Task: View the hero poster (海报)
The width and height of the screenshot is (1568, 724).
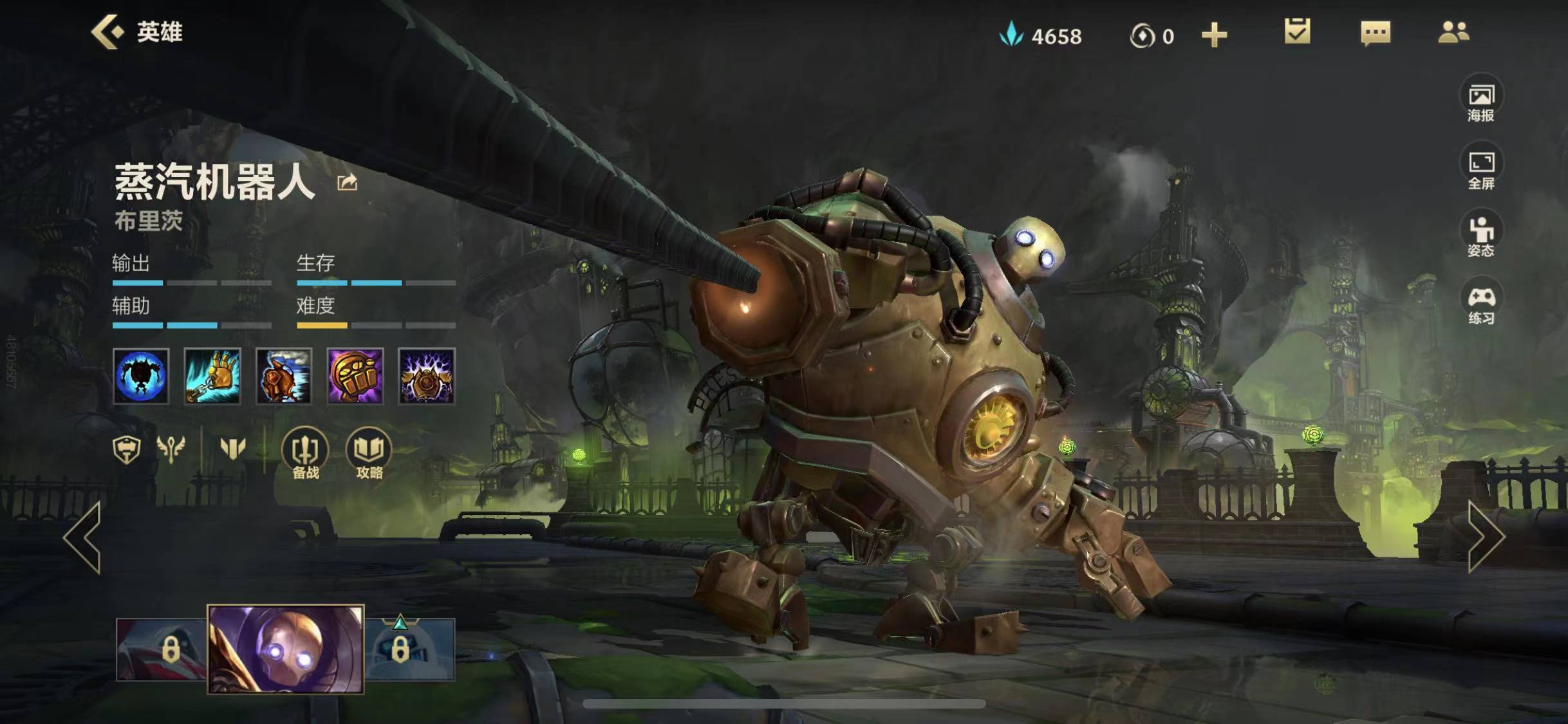Action: (1480, 102)
